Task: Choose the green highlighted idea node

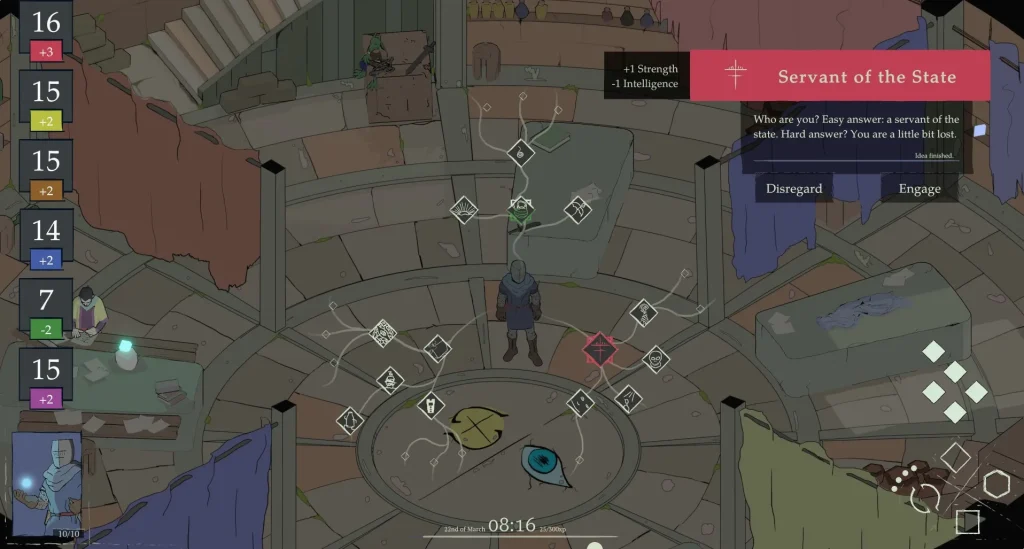Action: coord(520,208)
